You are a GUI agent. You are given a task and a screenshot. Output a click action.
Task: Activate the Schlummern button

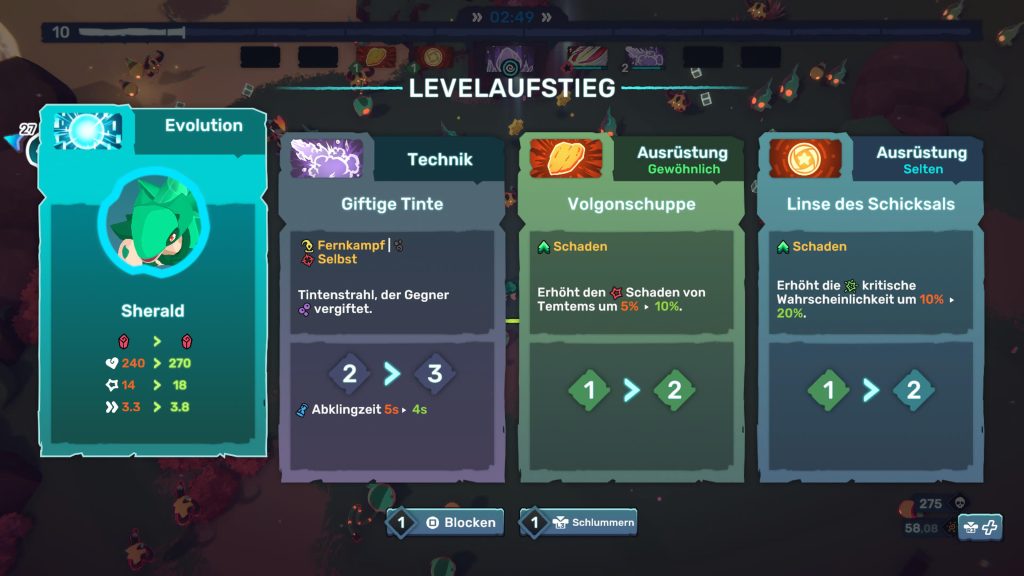(578, 522)
